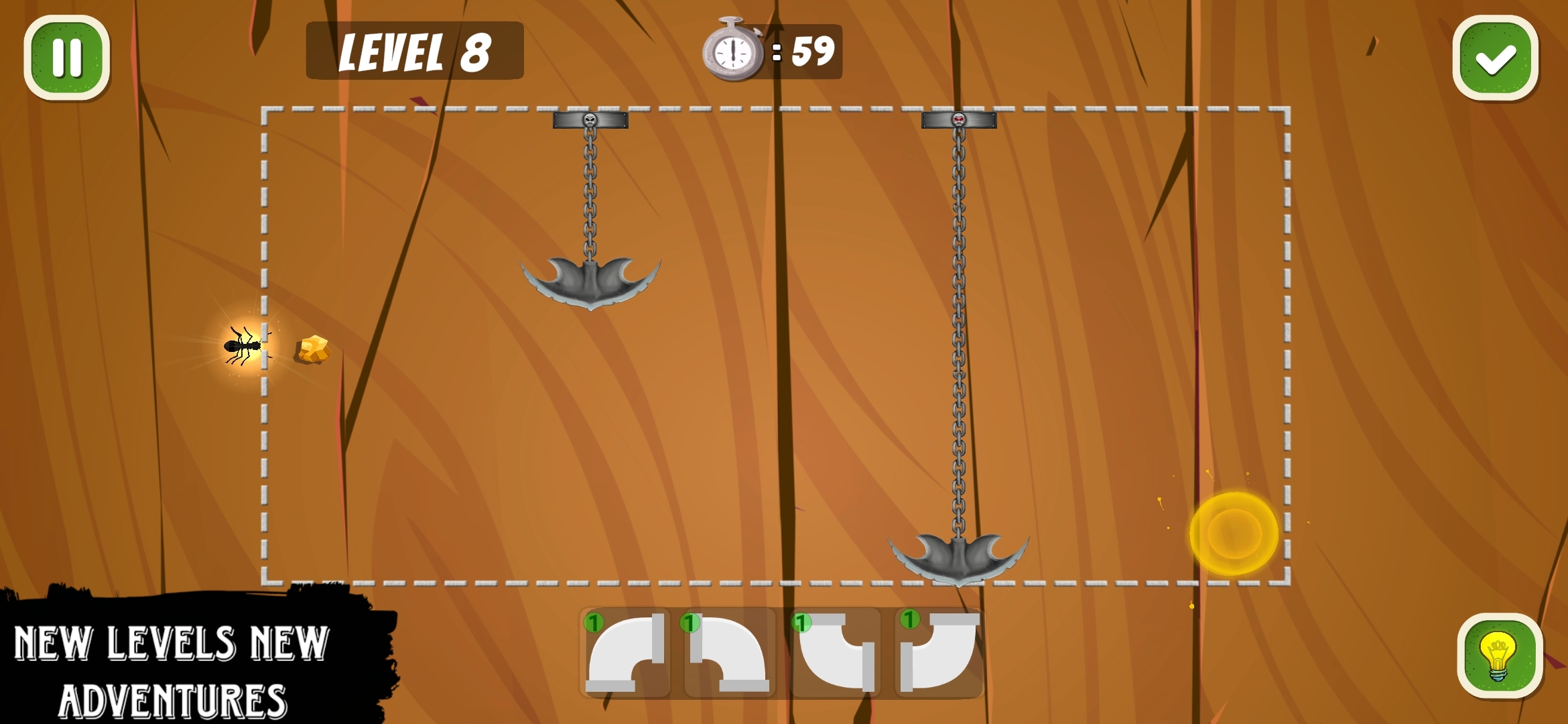The width and height of the screenshot is (1568, 724).
Task: Select the first elbow pipe bending left-down
Action: click(627, 654)
